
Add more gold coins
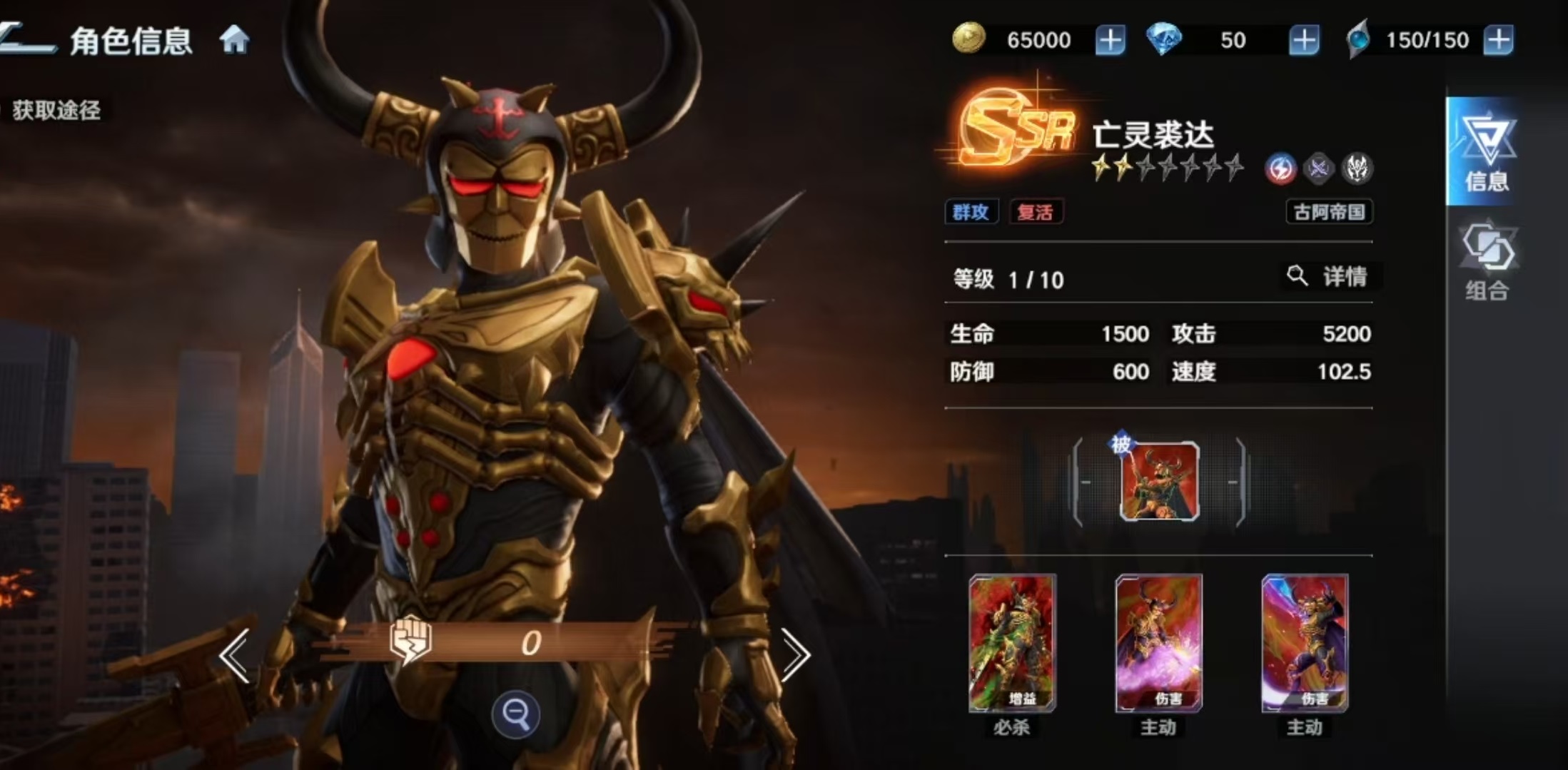(1110, 40)
